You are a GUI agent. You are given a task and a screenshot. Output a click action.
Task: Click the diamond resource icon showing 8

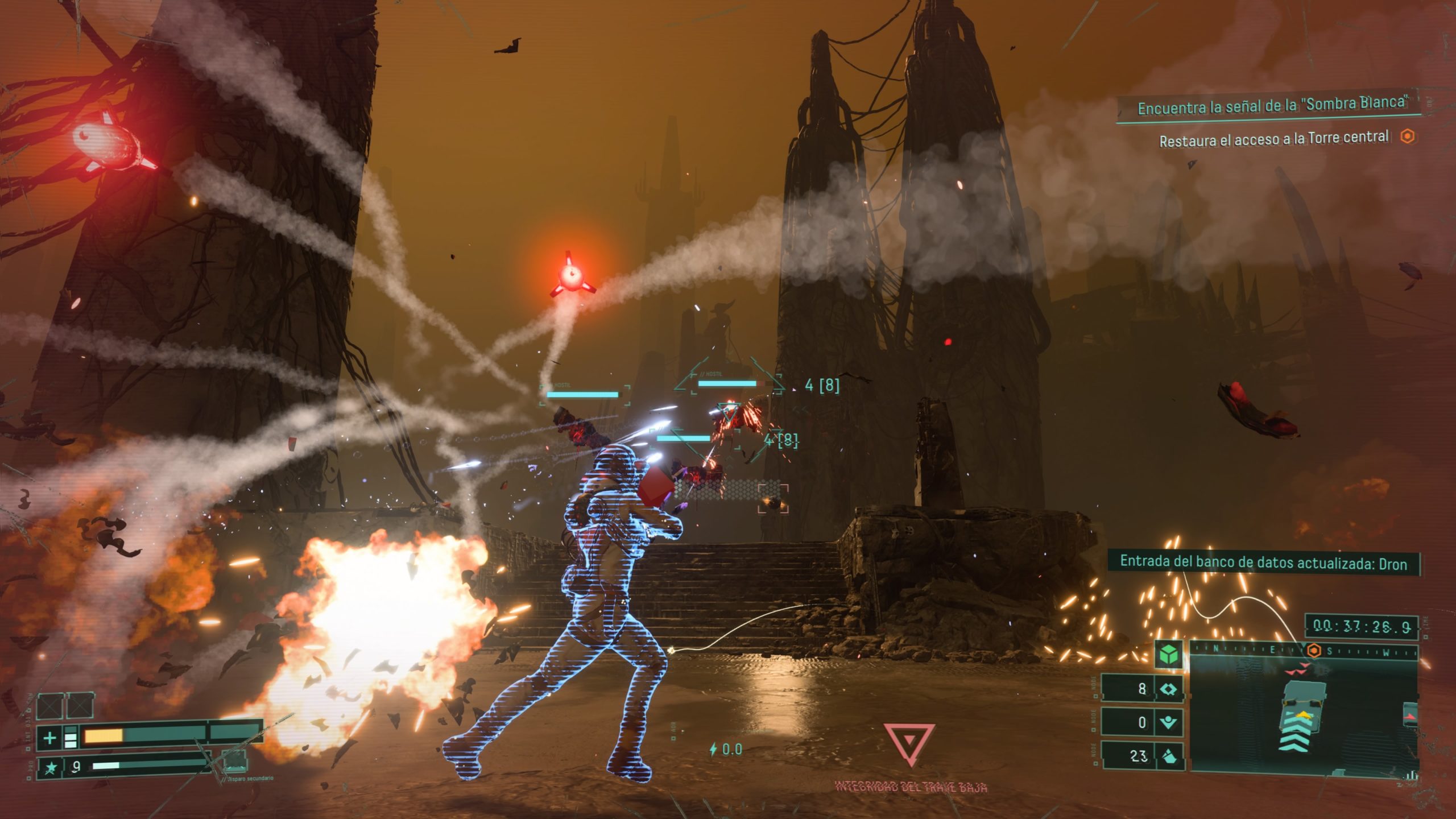[x=1169, y=689]
